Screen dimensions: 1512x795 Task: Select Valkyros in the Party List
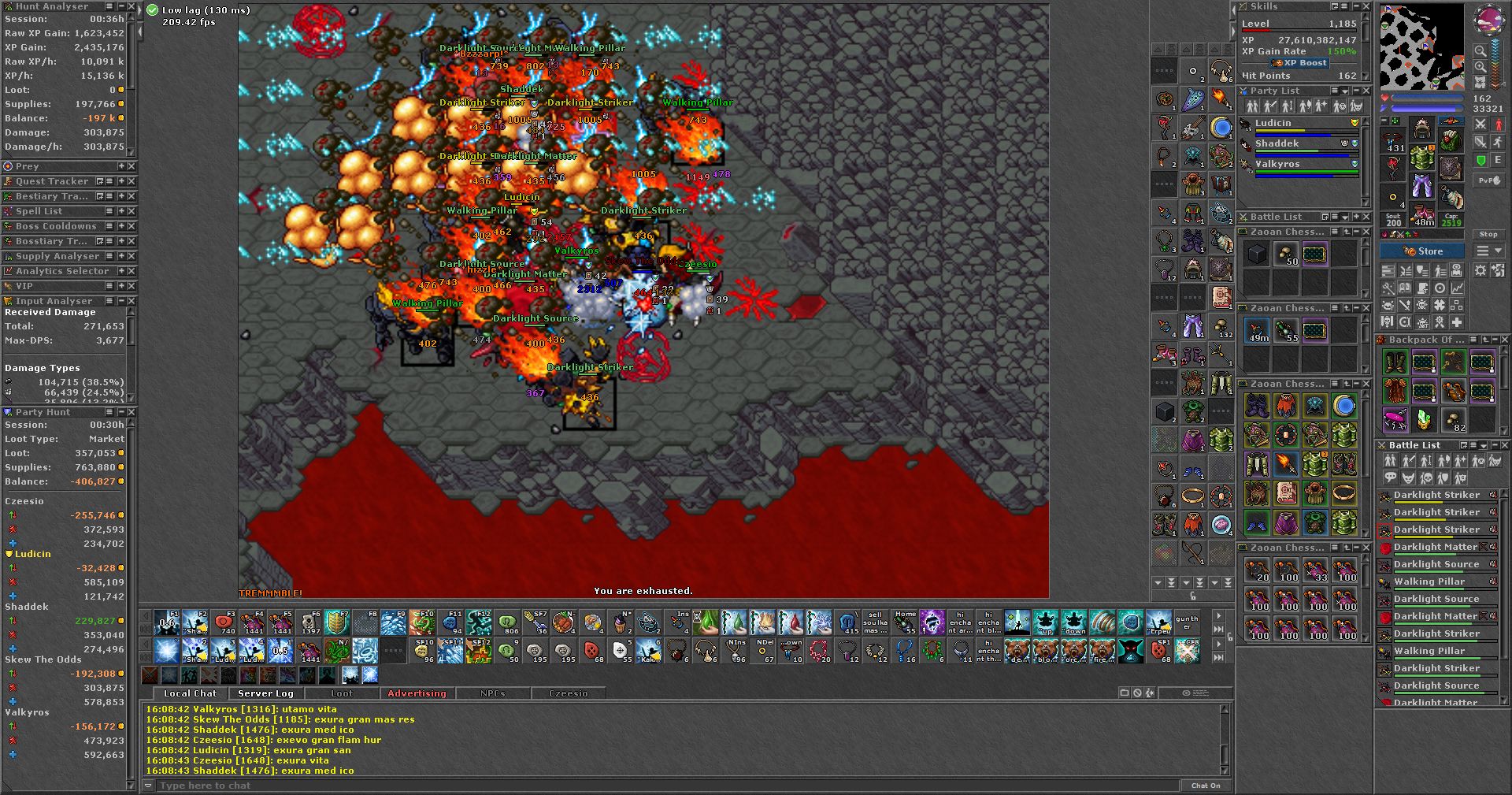[1277, 164]
